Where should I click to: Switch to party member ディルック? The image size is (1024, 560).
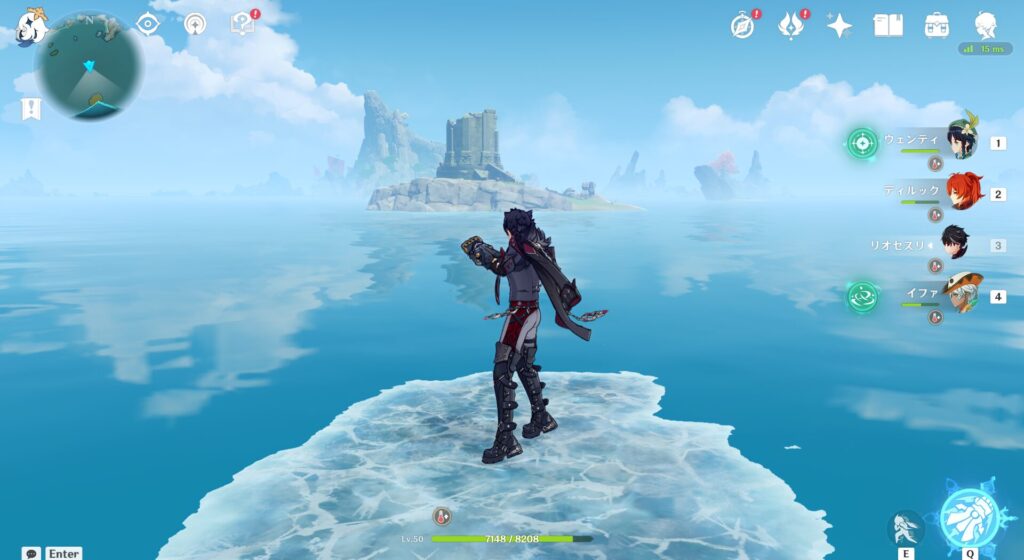(x=962, y=192)
